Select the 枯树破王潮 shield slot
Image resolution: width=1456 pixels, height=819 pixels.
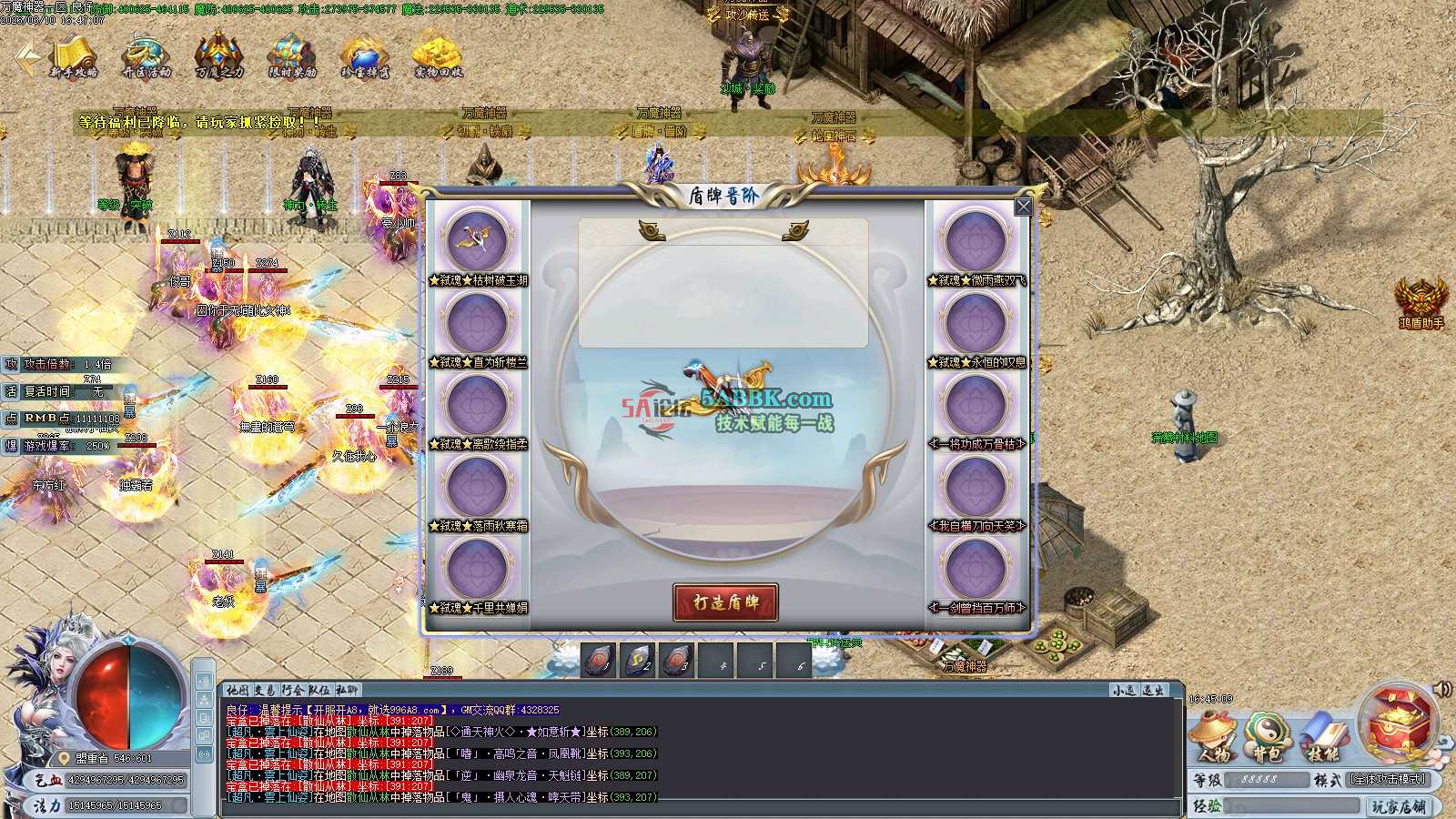click(478, 240)
